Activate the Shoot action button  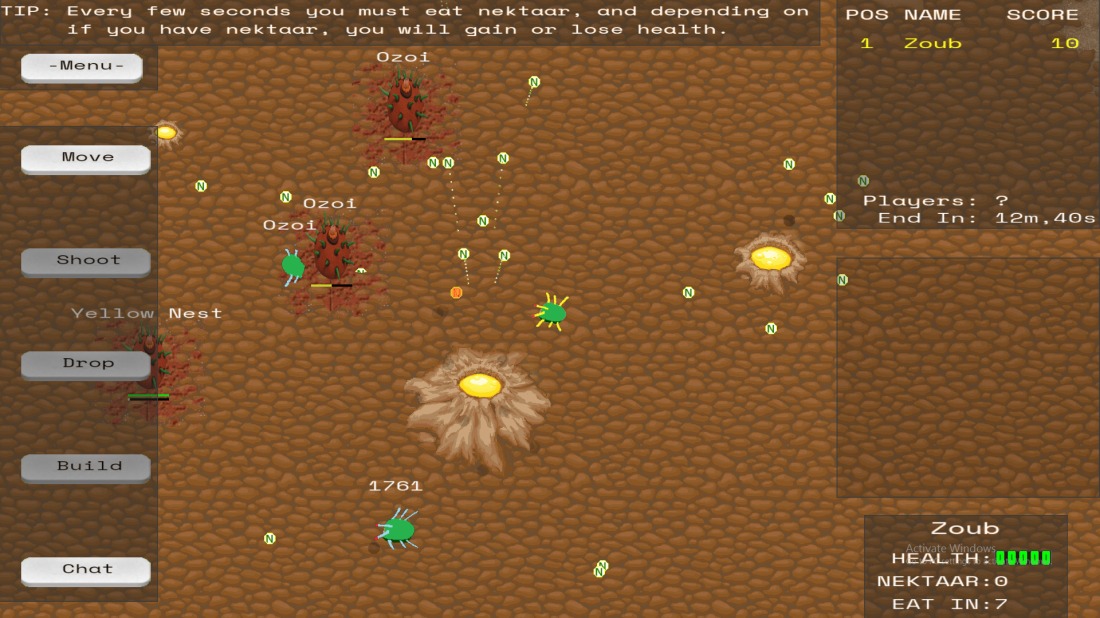pos(86,261)
